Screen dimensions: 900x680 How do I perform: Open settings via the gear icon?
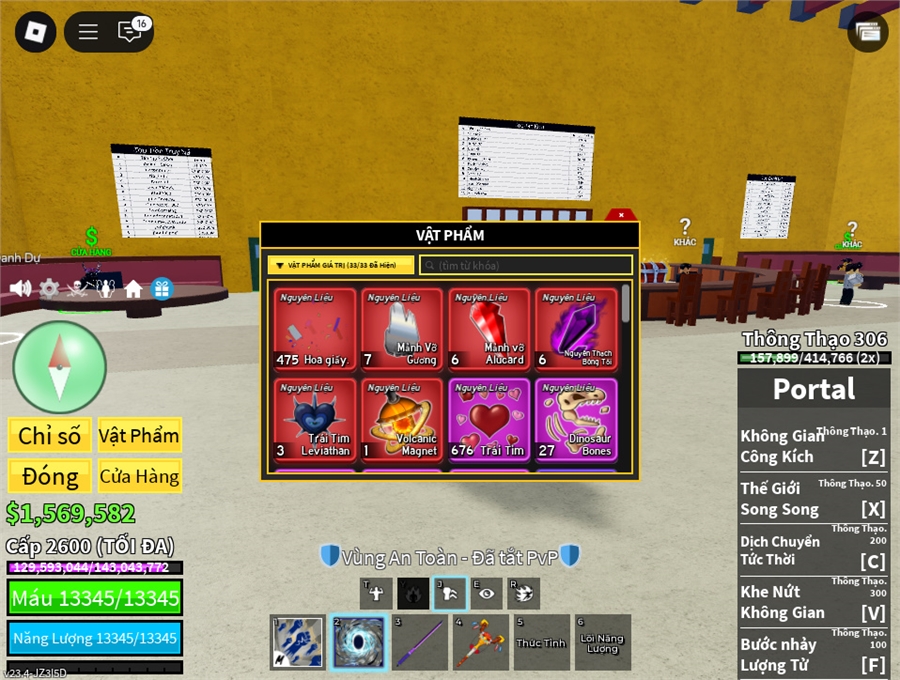[49, 289]
